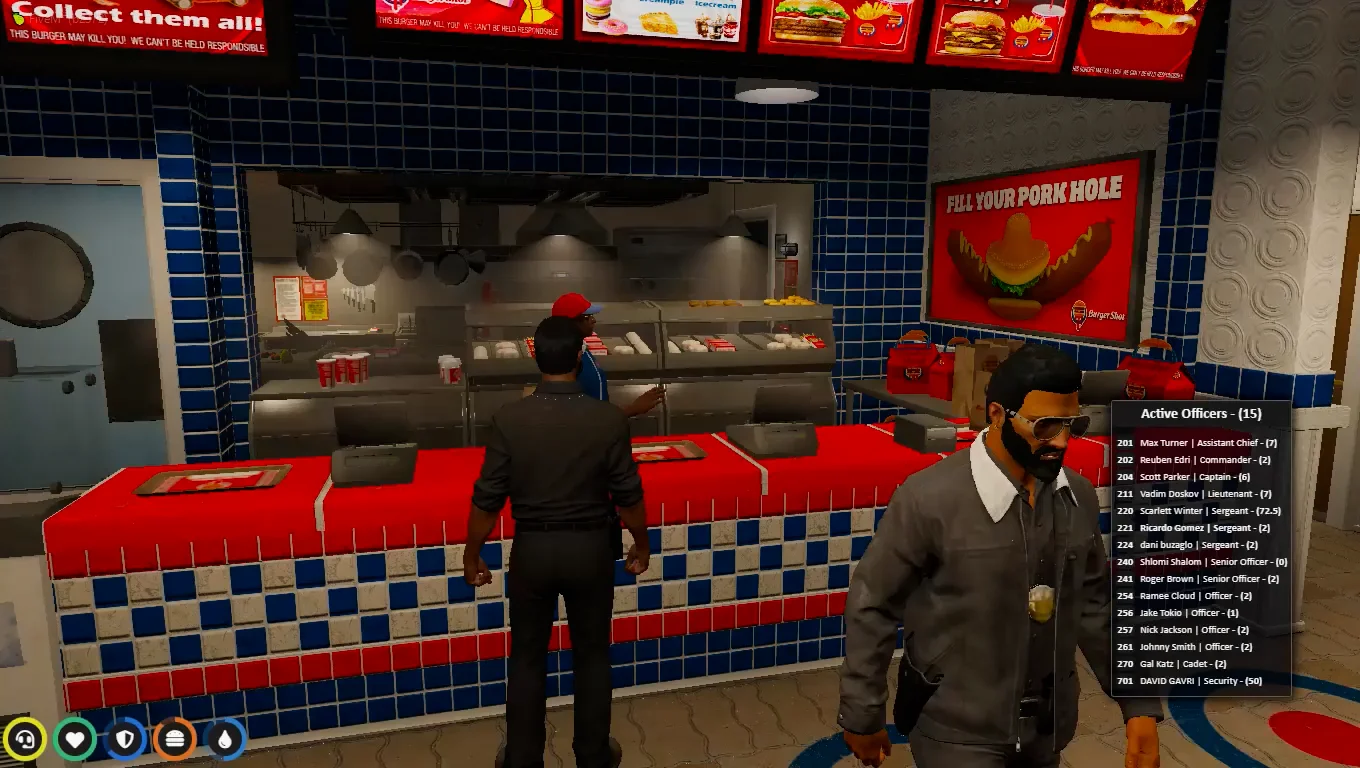Viewport: 1360px width, 768px height.
Task: Click the shield armor icon
Action: 125,740
